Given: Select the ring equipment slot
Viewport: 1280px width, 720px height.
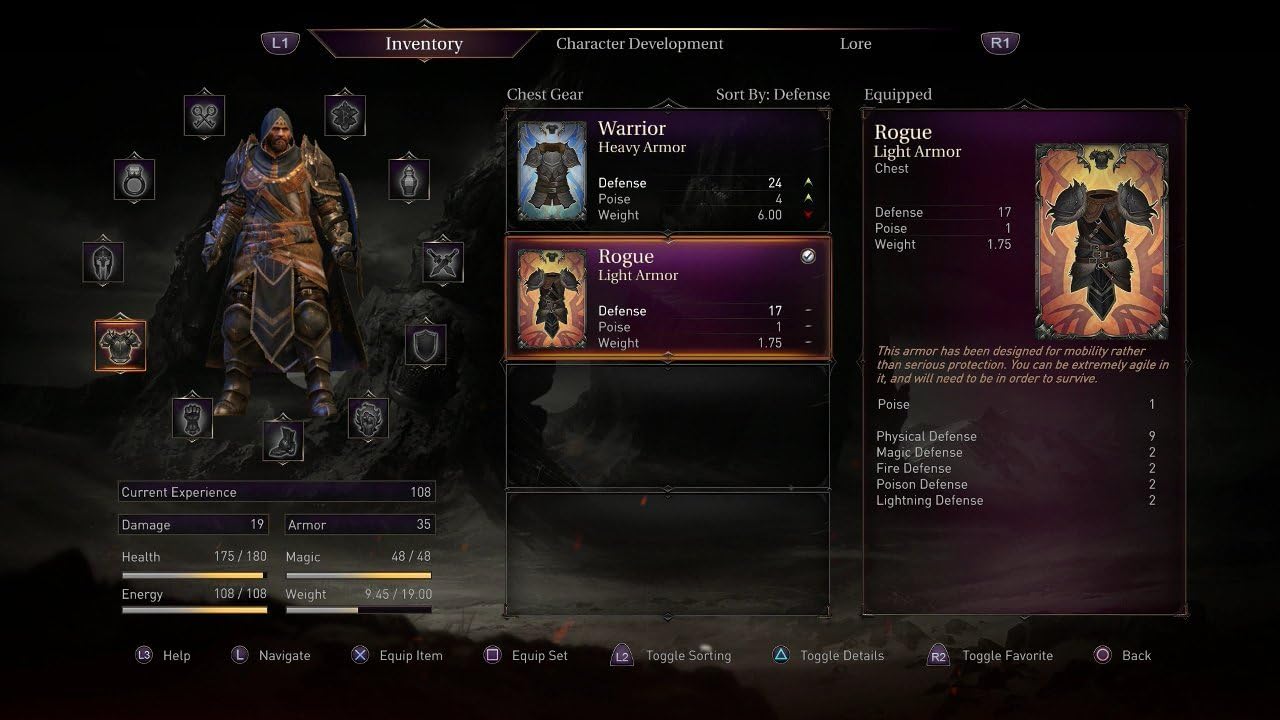Looking at the screenshot, I should tap(134, 180).
